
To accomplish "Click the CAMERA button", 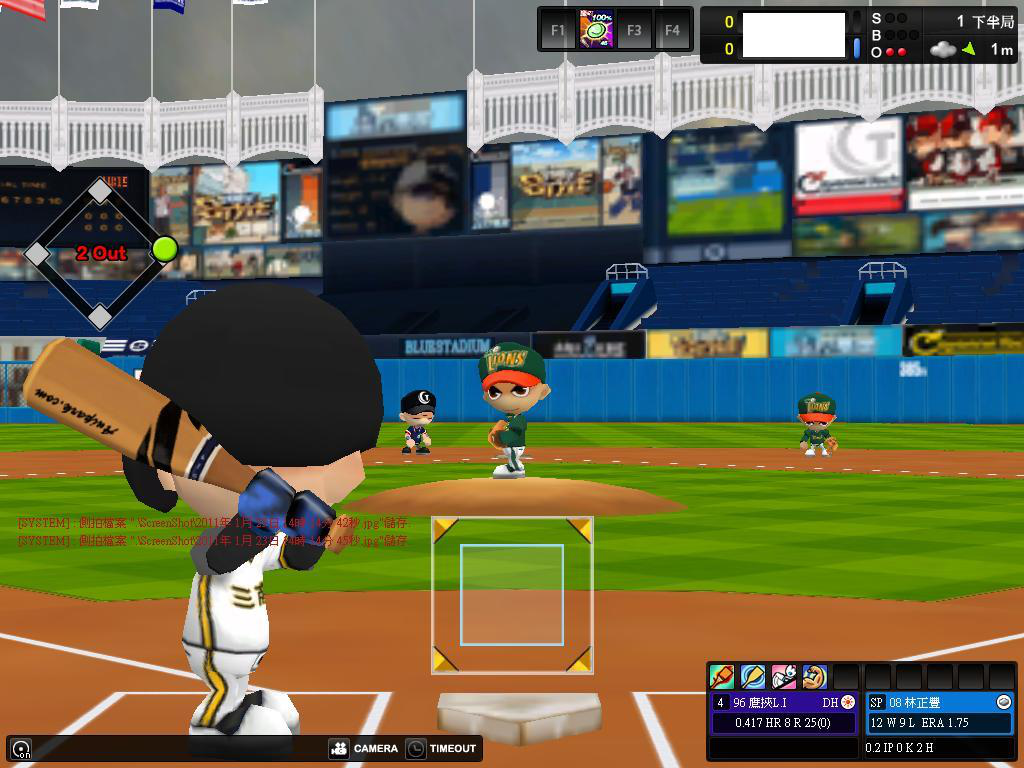I will click(365, 748).
